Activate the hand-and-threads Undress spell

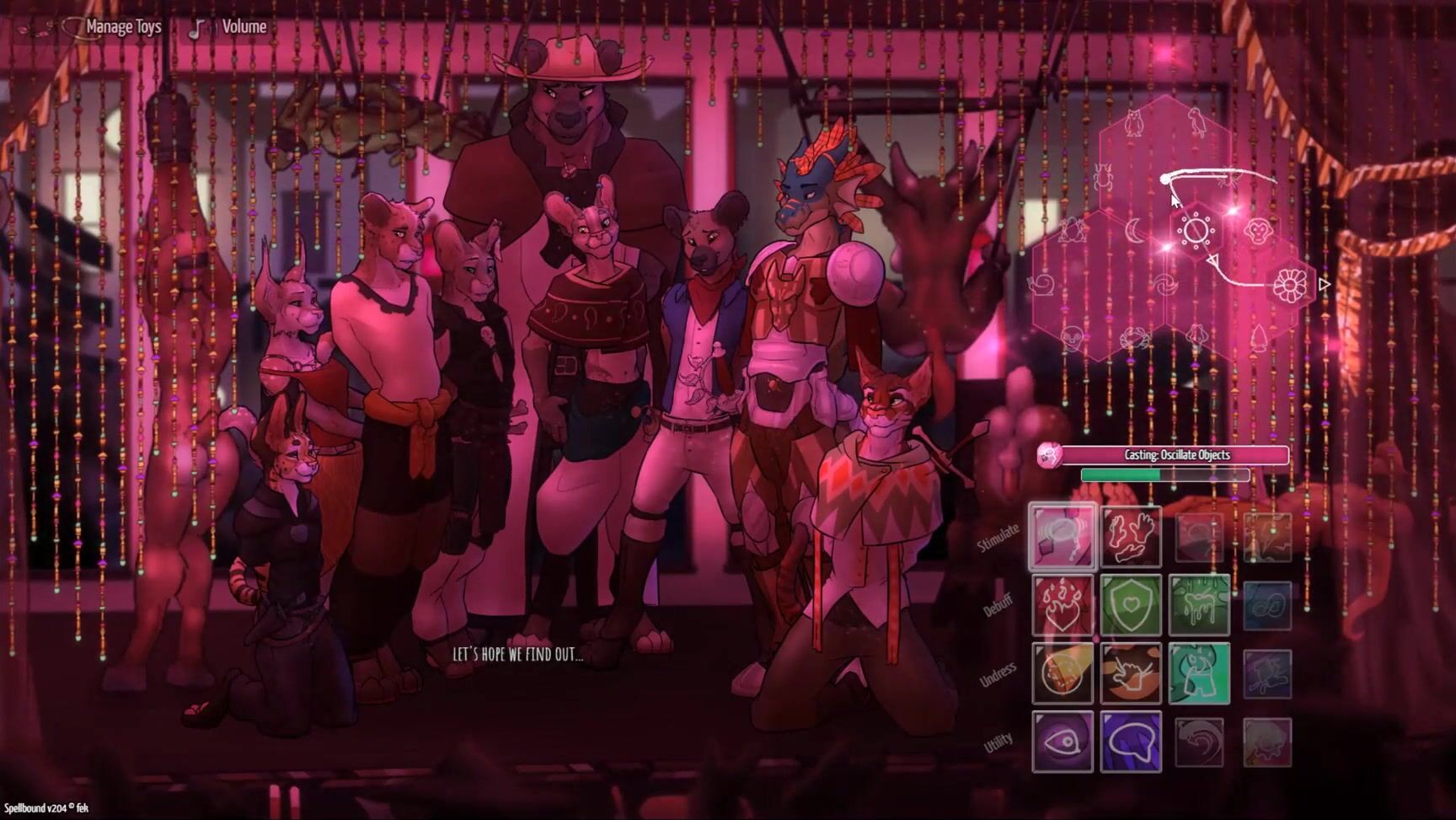point(1131,673)
